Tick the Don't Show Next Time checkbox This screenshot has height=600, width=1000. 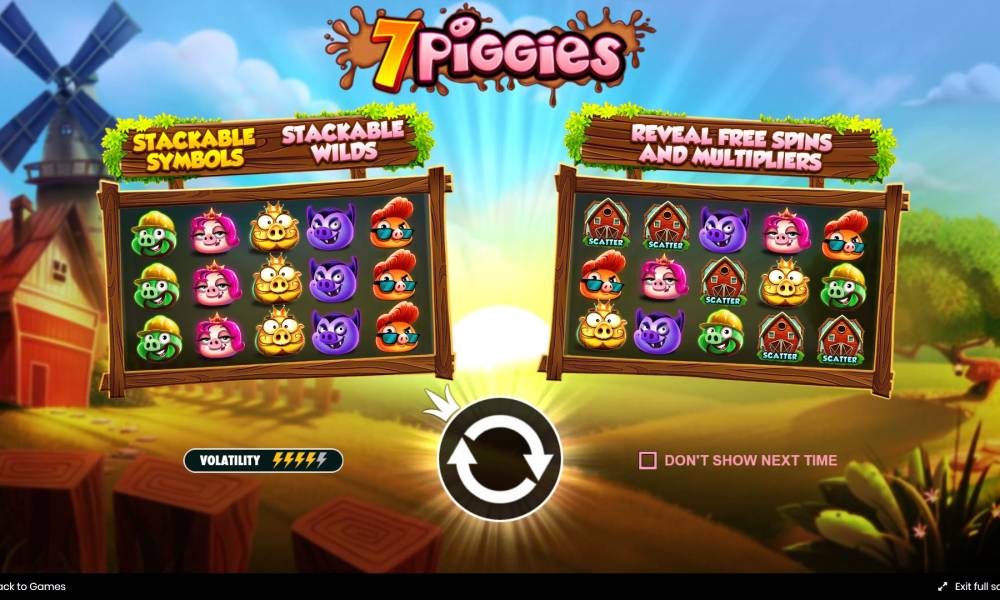point(648,460)
